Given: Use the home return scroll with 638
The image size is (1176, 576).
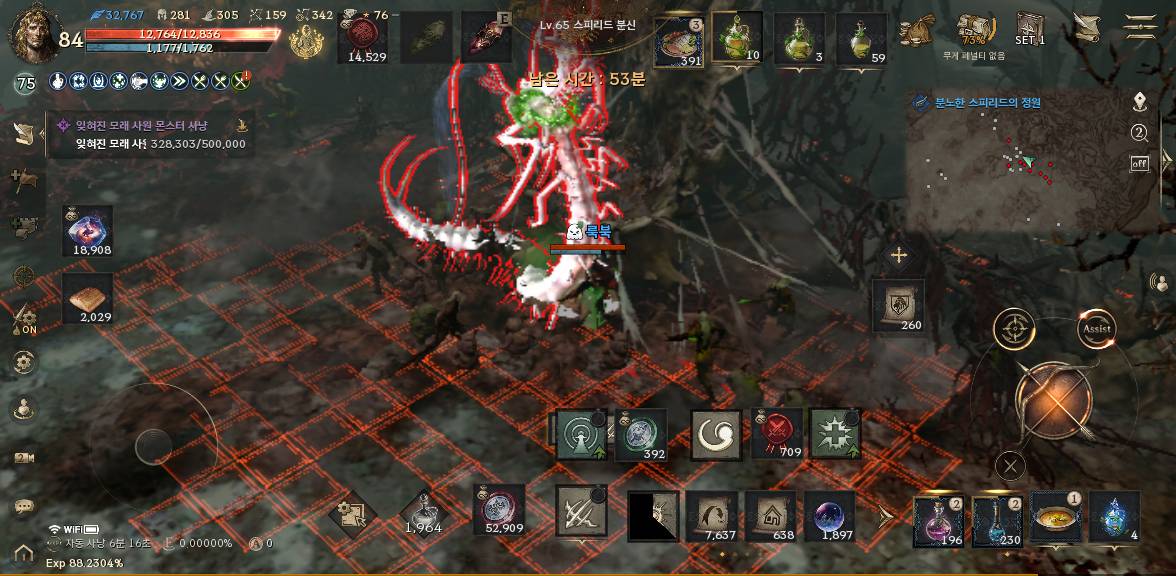Looking at the screenshot, I should coord(770,517).
